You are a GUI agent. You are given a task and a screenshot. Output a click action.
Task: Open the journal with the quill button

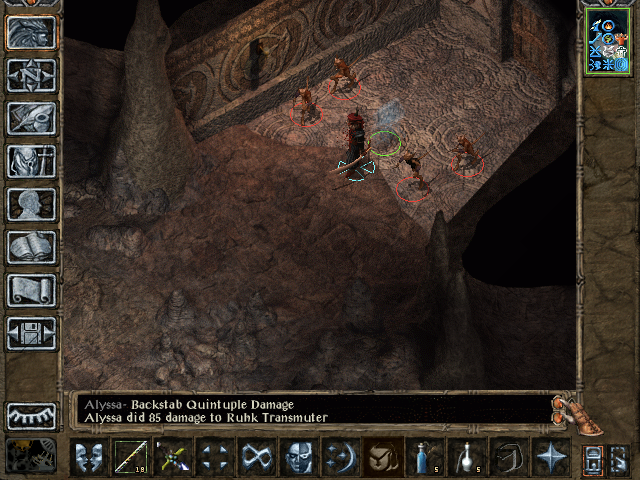31,118
